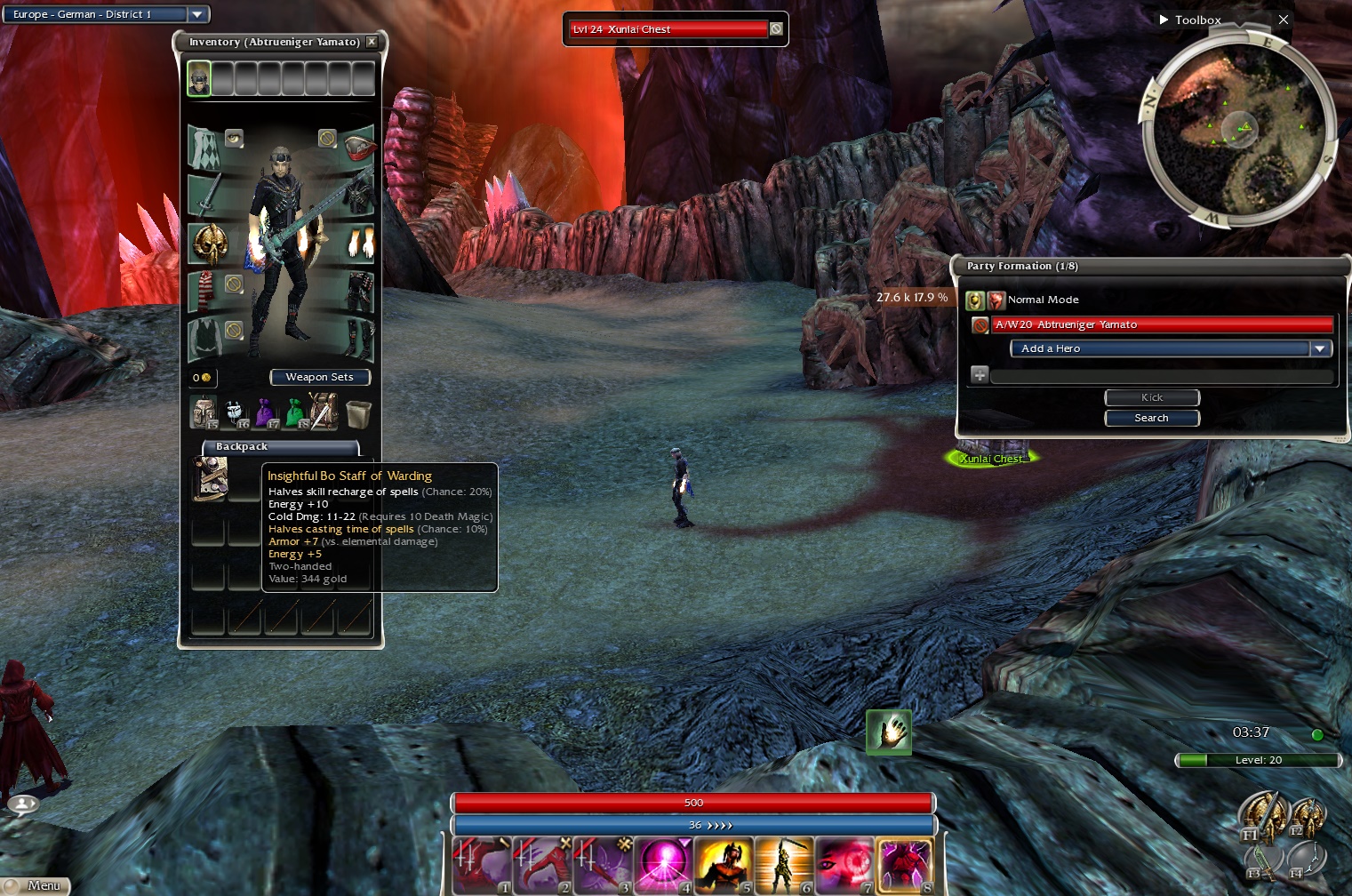Close the Toolbox overlay
Viewport: 1352px width, 896px height.
click(1283, 20)
